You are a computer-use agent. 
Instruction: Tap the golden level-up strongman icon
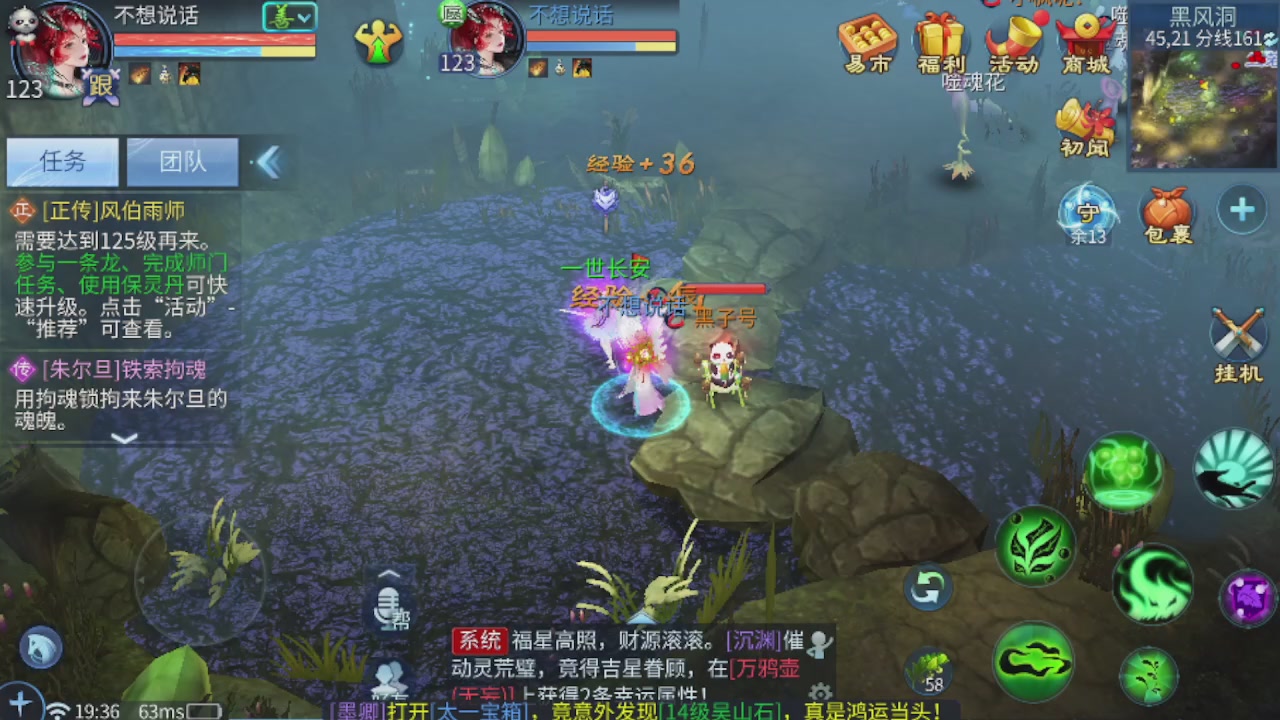pyautogui.click(x=378, y=42)
